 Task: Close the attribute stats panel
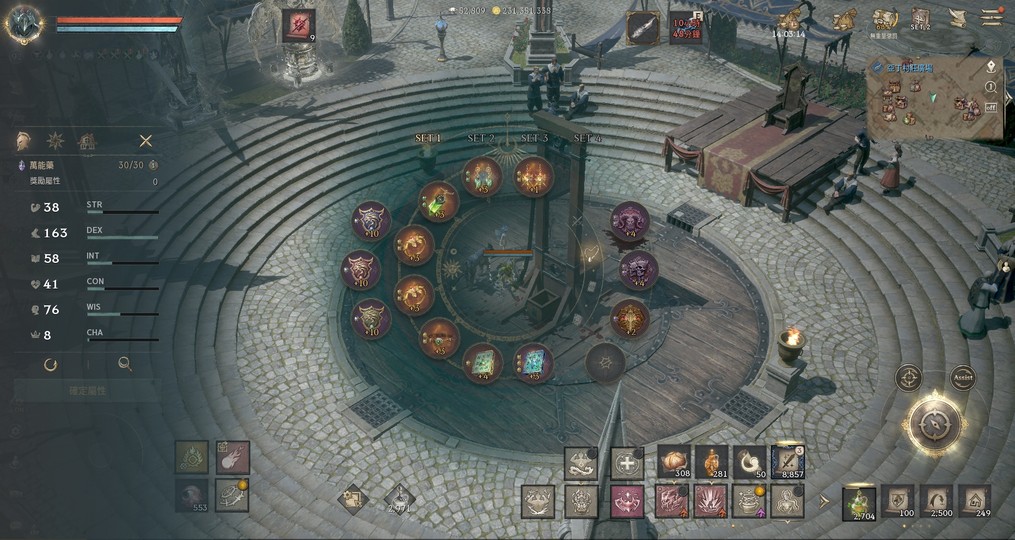coord(146,141)
